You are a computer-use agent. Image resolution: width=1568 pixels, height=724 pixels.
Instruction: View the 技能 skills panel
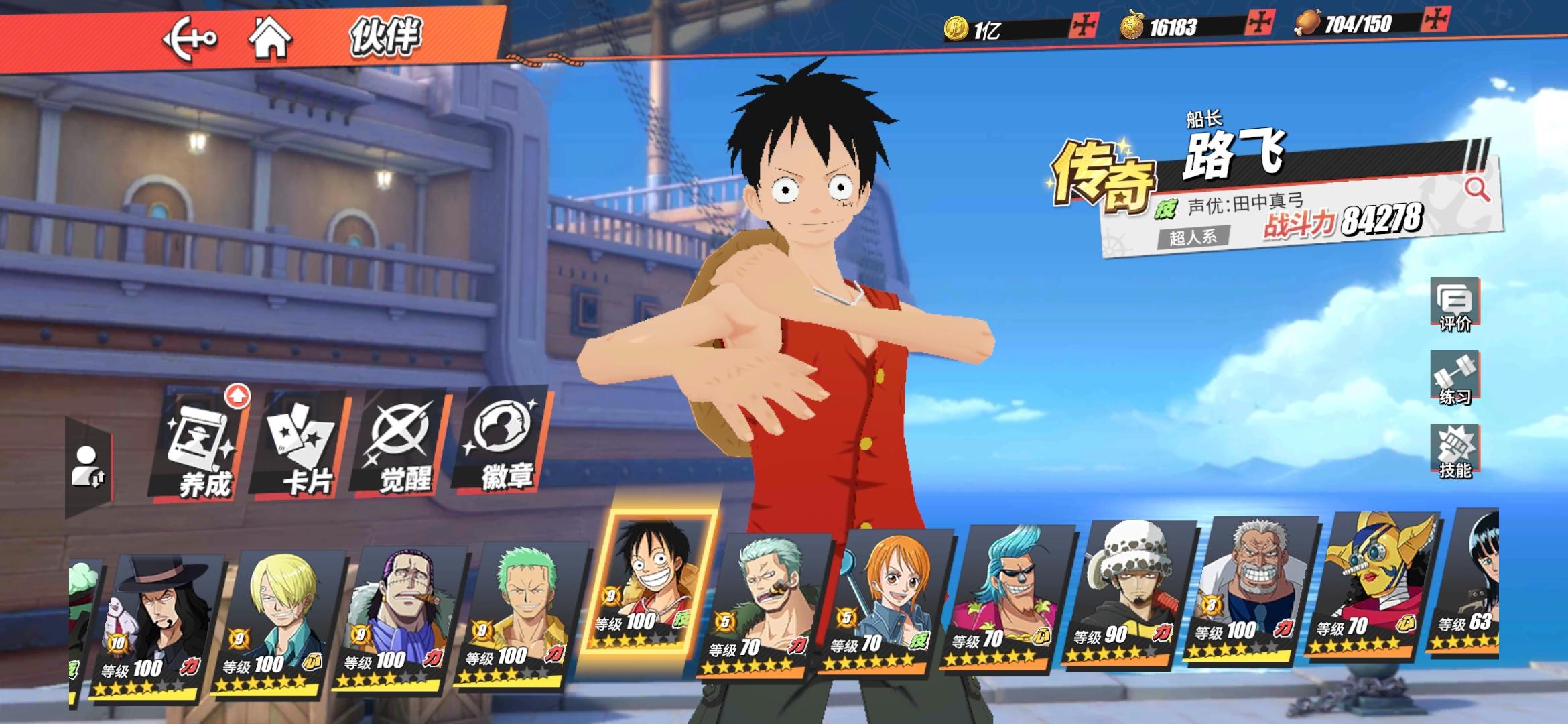(x=1454, y=452)
